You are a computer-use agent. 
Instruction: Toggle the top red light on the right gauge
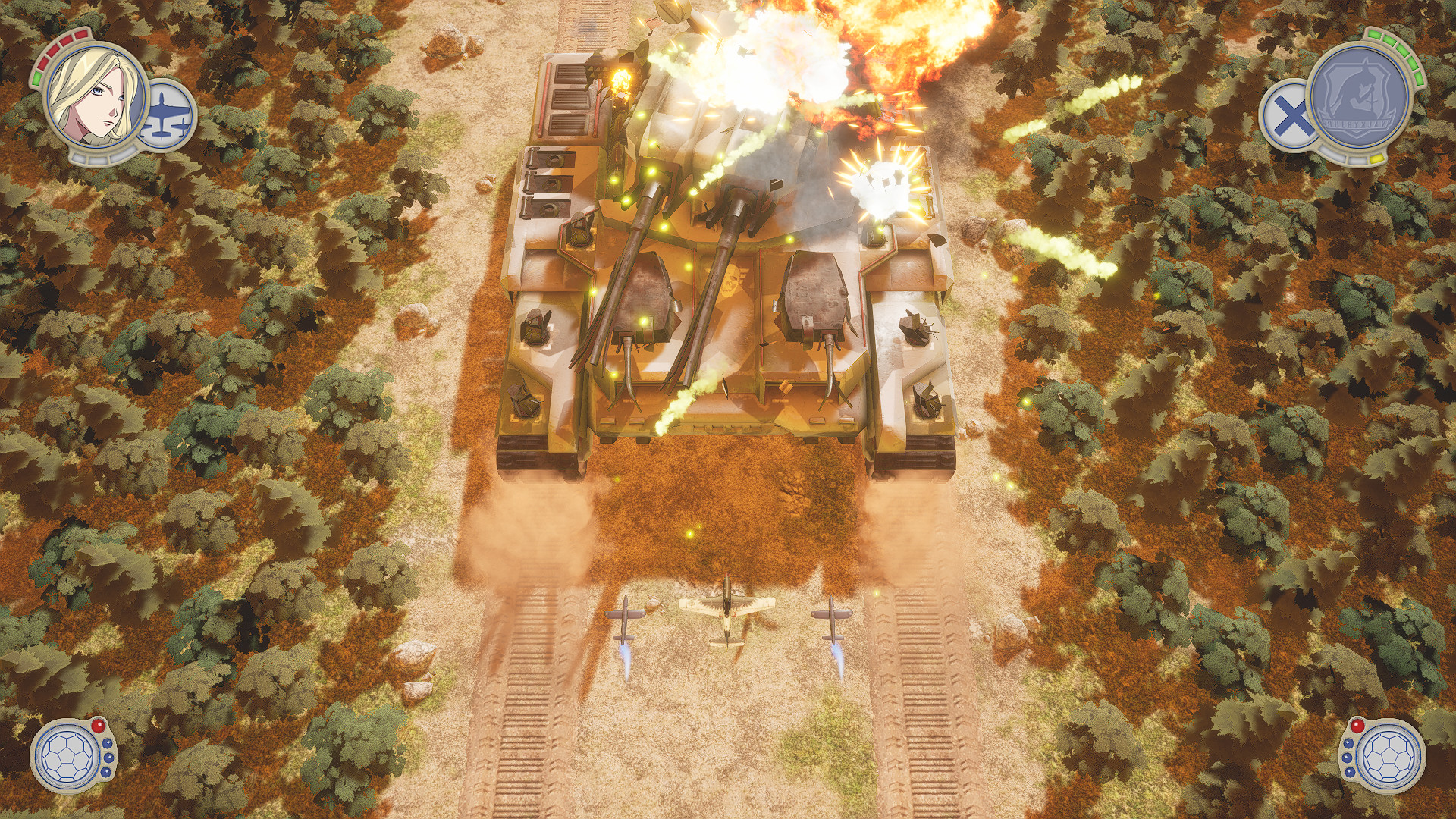(1357, 726)
